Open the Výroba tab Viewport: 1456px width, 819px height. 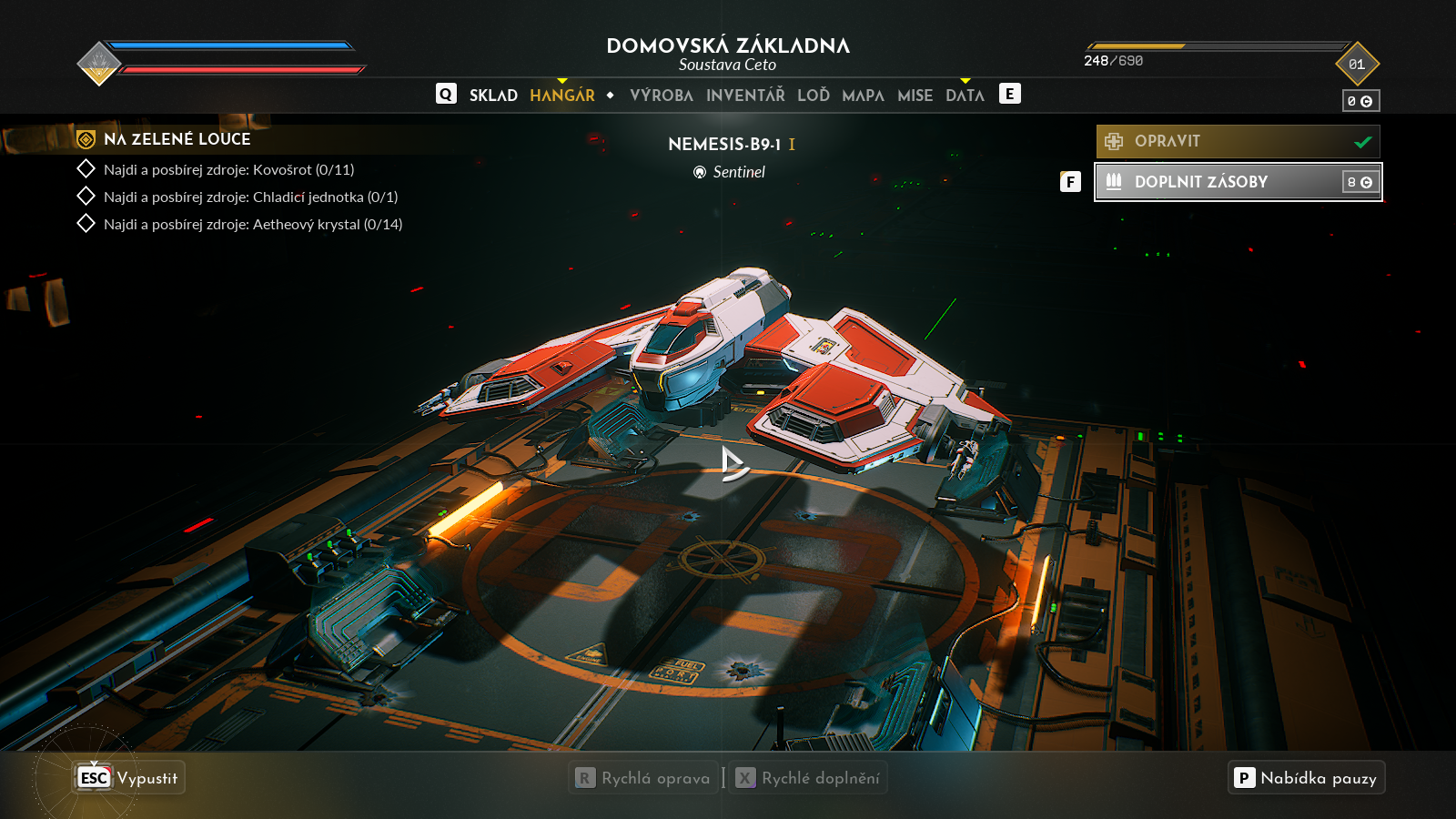pos(662,96)
